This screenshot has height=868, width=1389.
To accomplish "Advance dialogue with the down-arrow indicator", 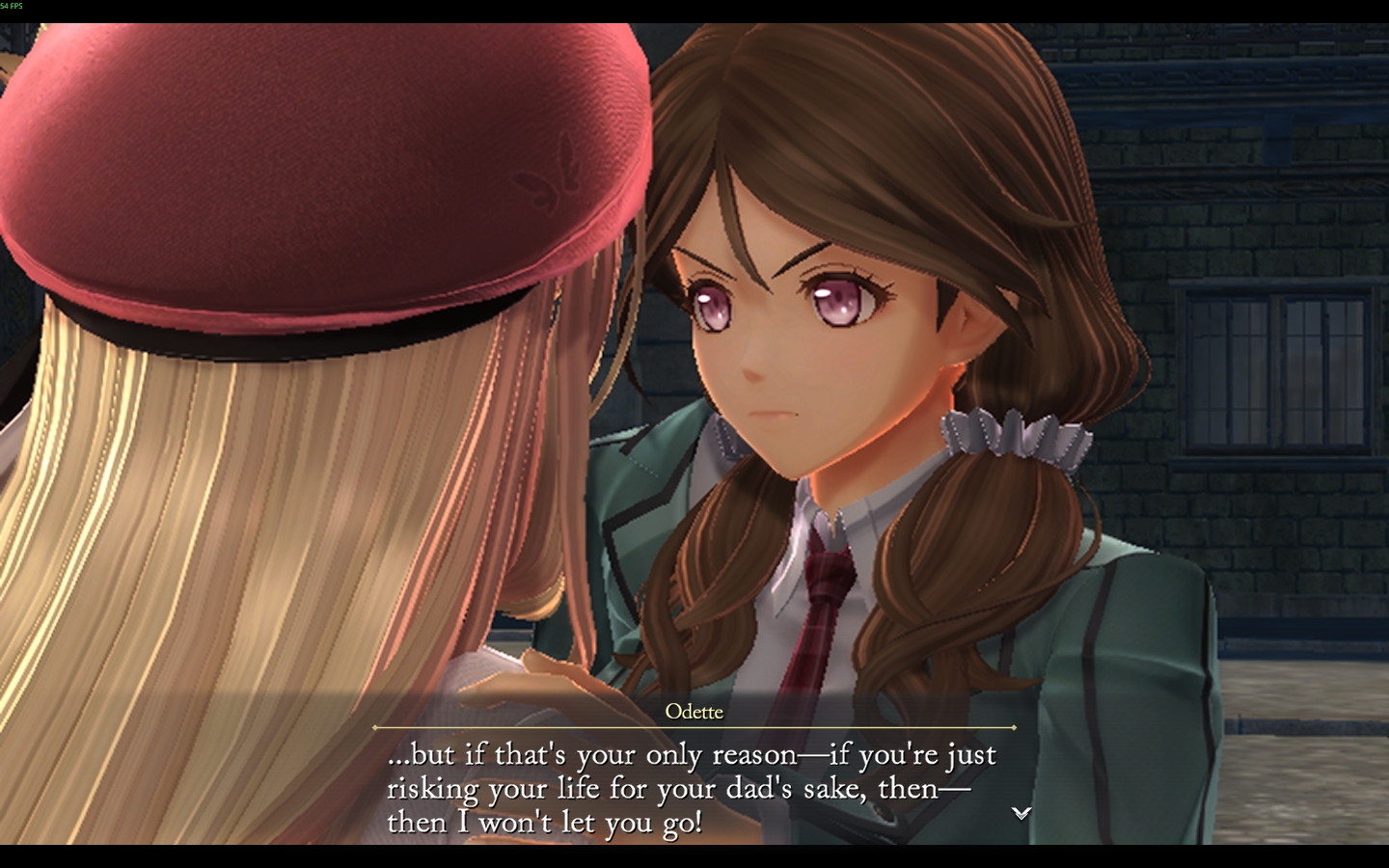I will pos(1021,814).
